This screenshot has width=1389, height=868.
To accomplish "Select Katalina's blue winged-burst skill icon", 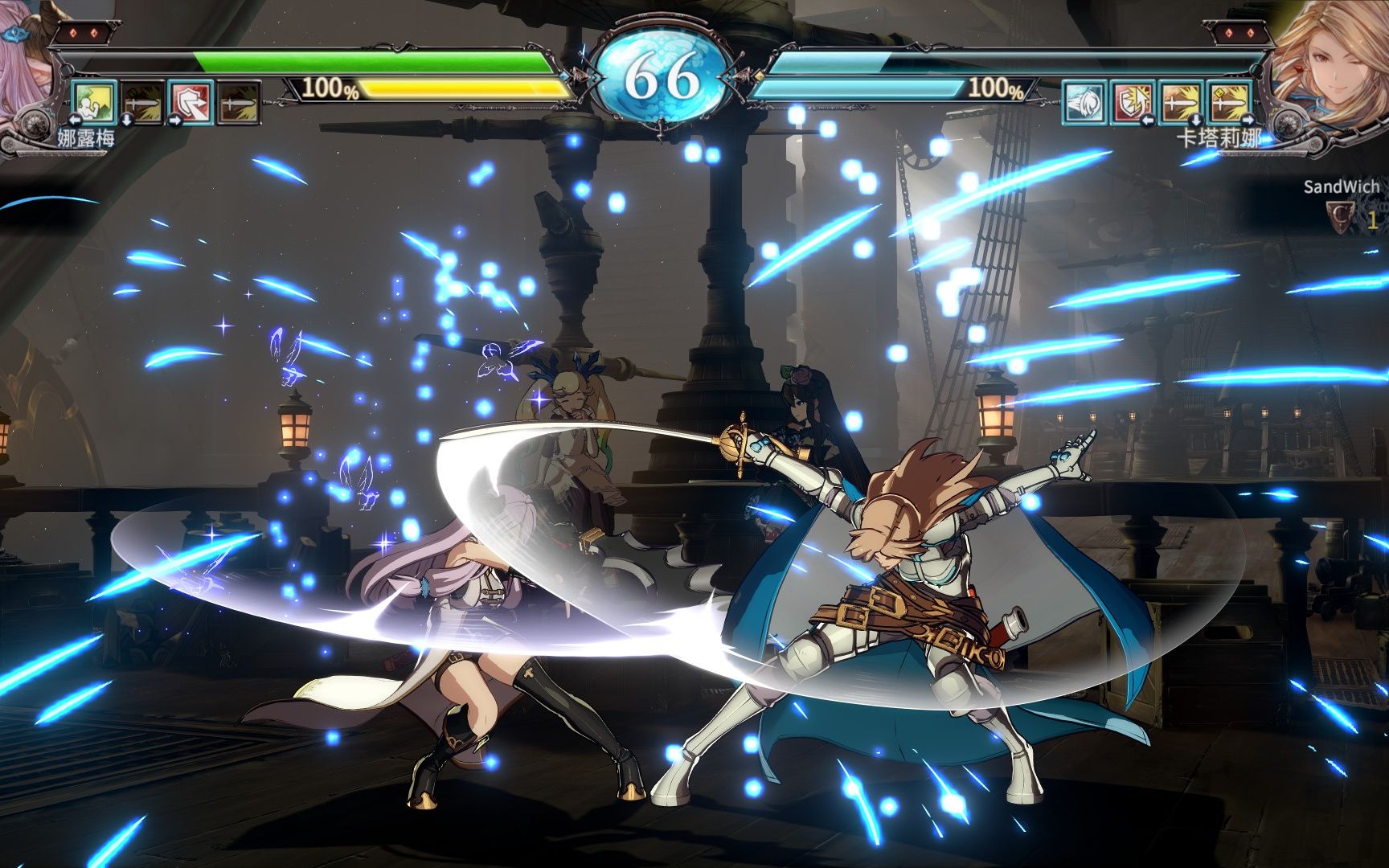I will point(1085,102).
